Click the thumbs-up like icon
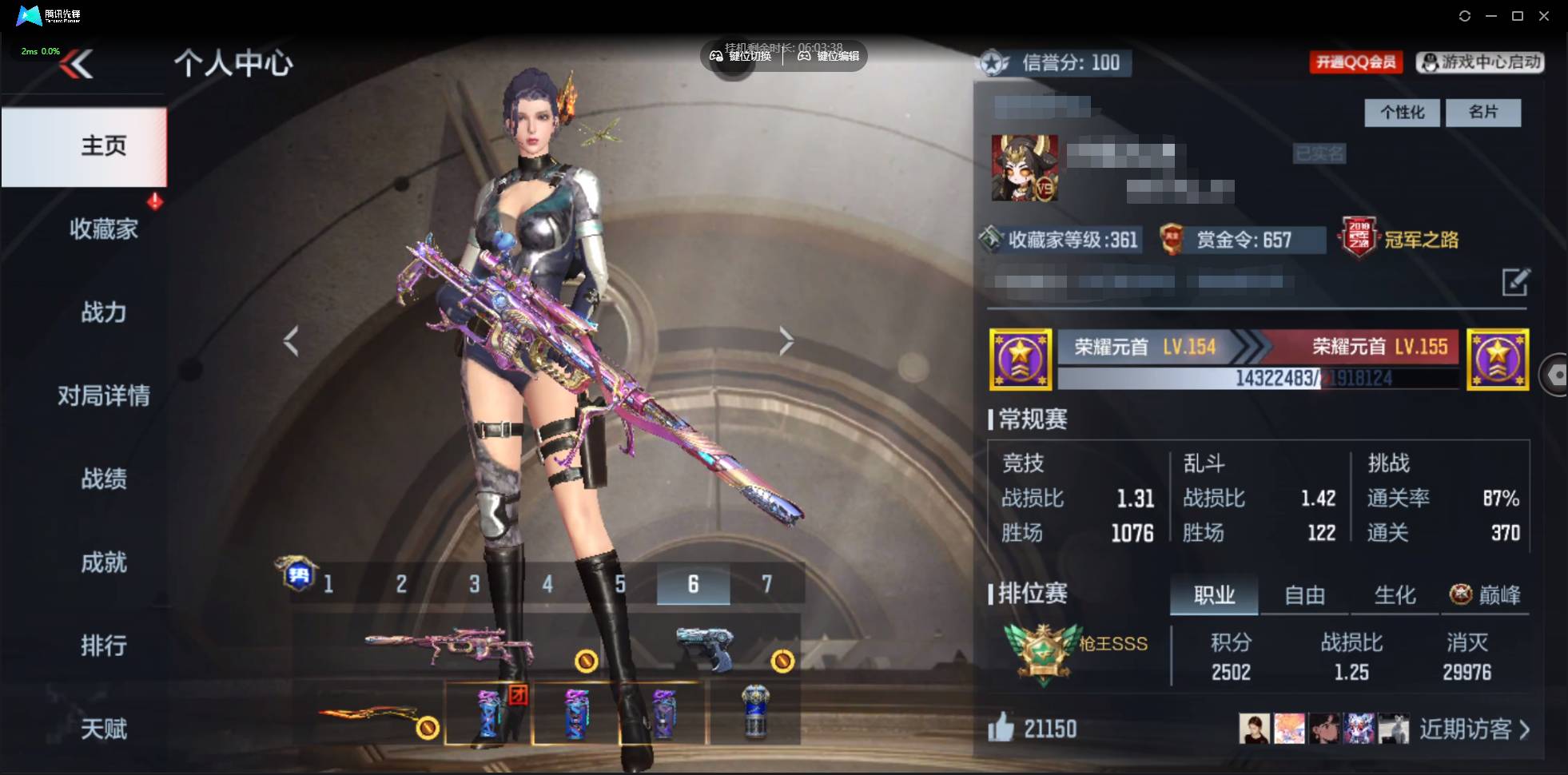1568x775 pixels. [x=1001, y=727]
